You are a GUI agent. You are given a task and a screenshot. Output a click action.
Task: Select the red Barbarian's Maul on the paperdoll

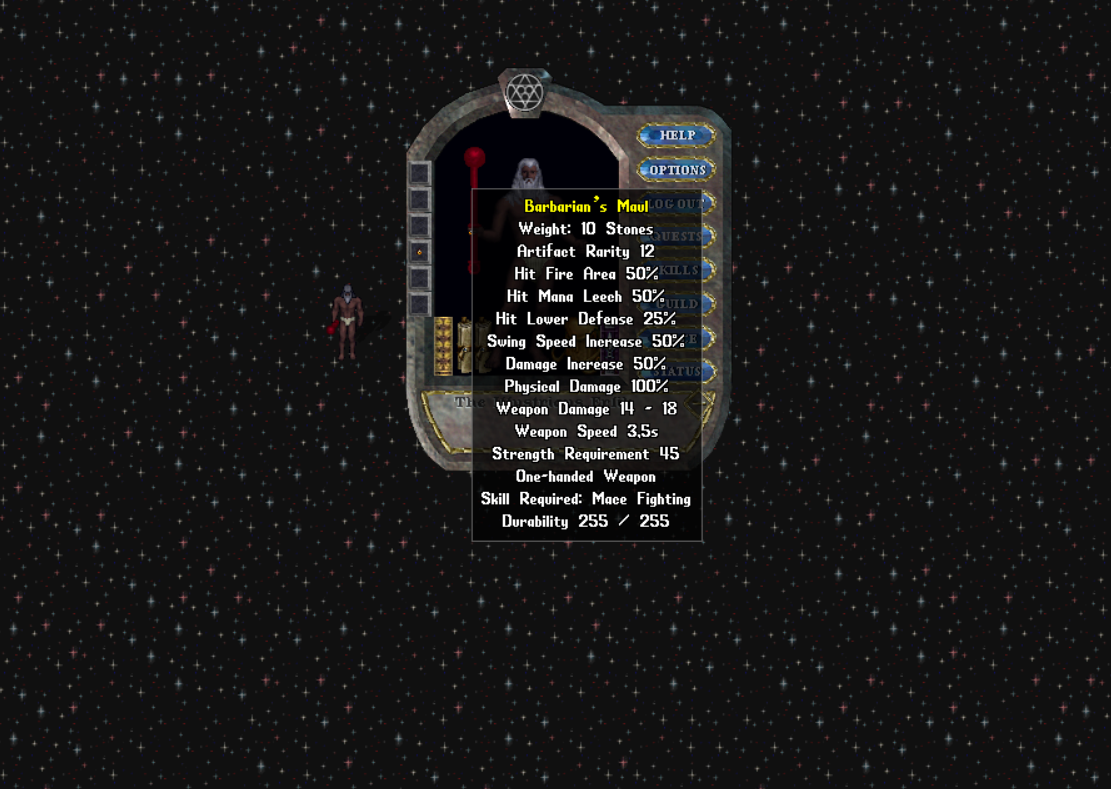pyautogui.click(x=474, y=160)
